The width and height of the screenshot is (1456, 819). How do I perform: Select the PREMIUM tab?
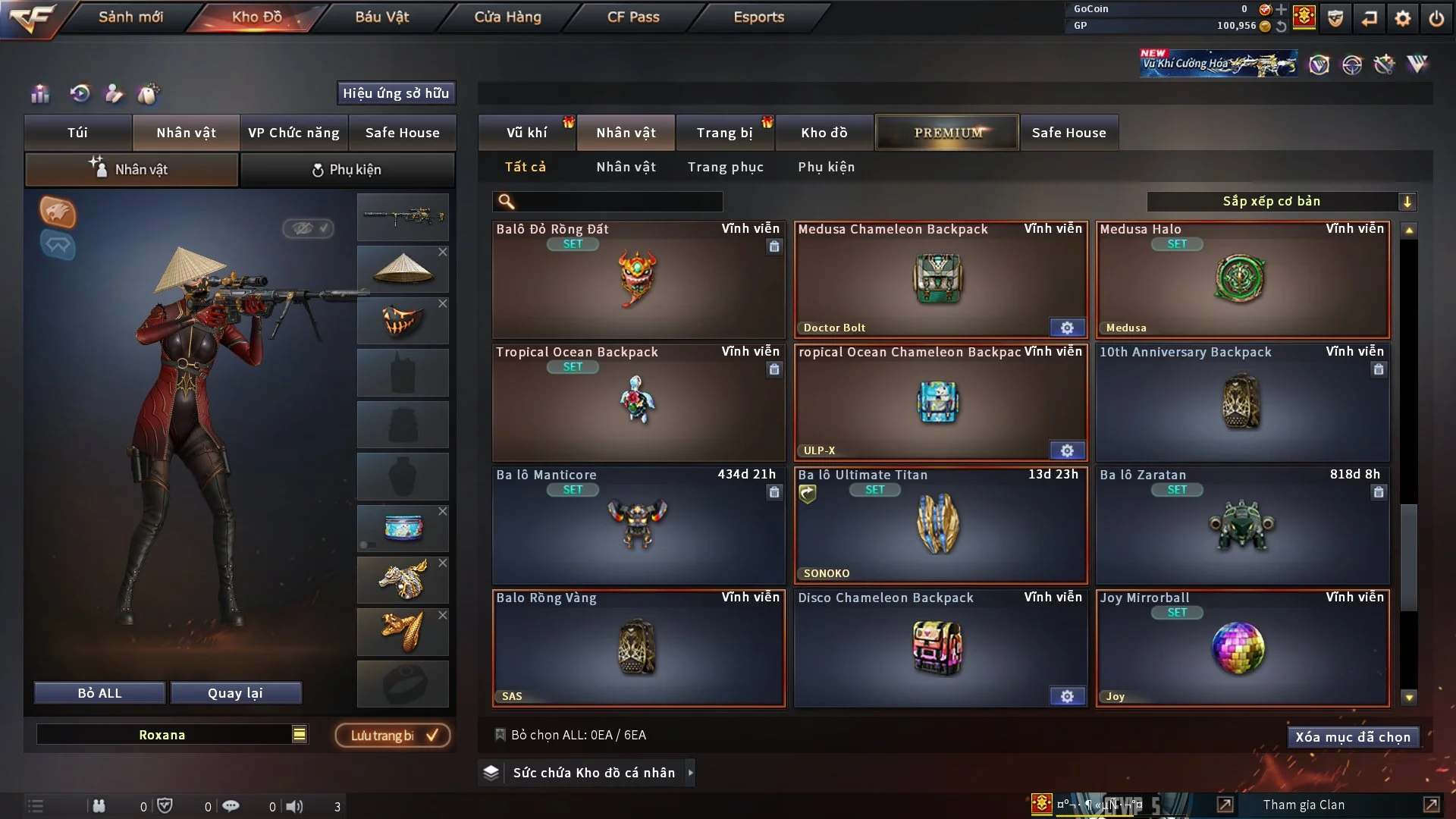(947, 133)
